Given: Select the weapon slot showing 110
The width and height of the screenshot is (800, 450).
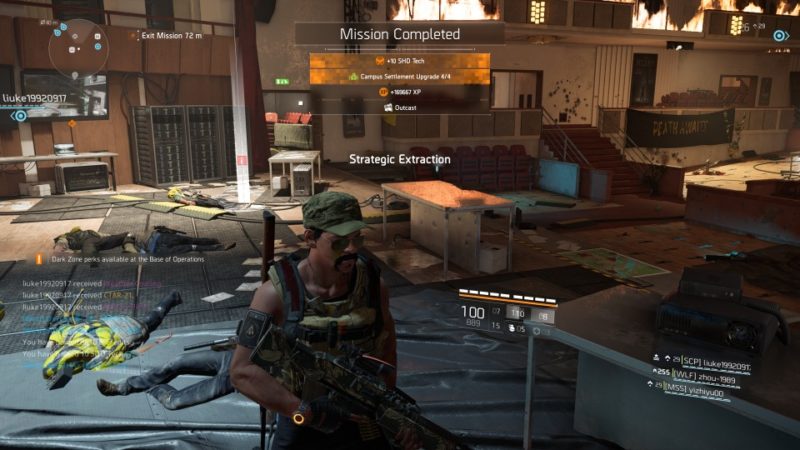Looking at the screenshot, I should click(x=517, y=314).
